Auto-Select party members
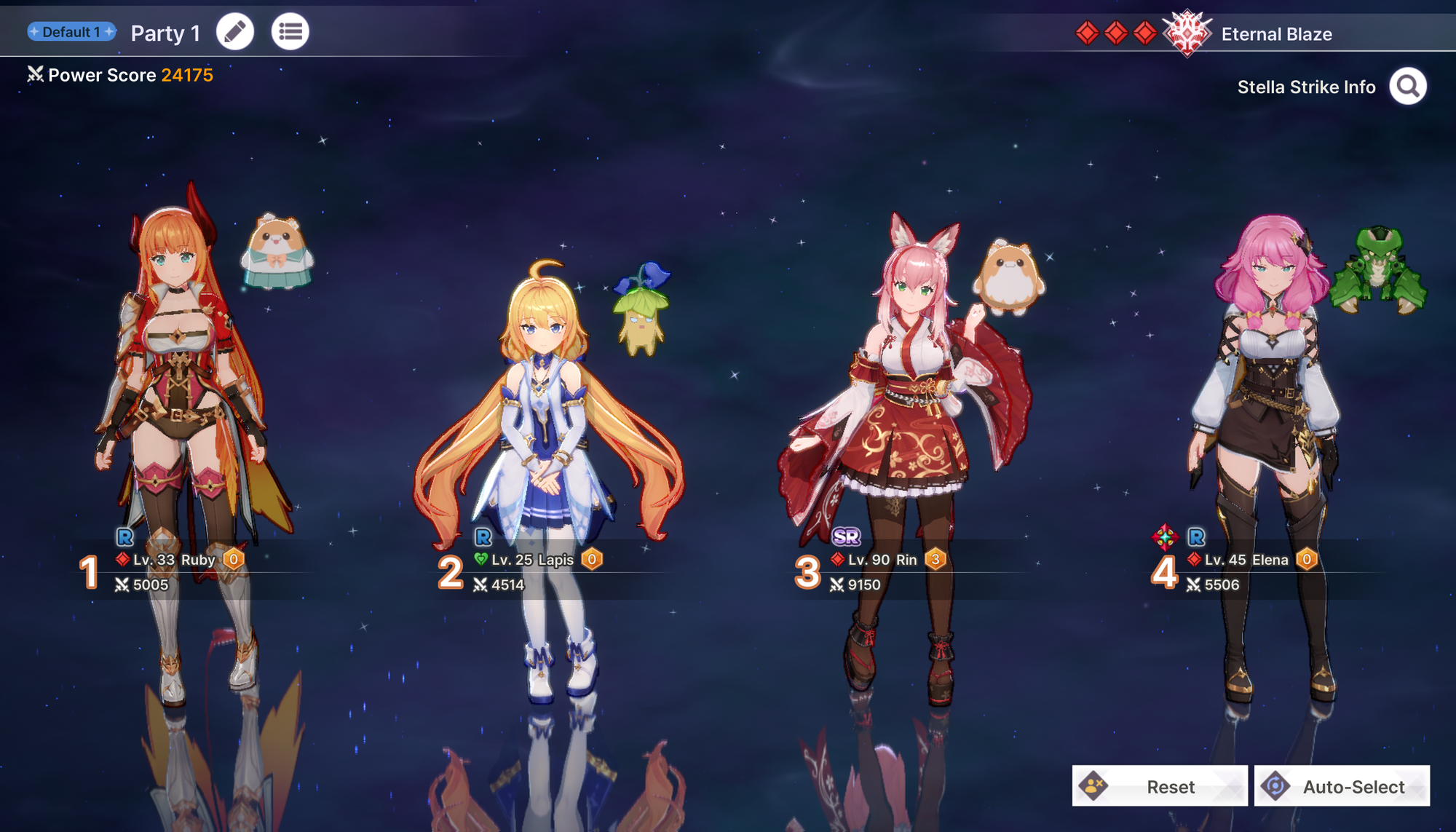This screenshot has width=1456, height=832. [x=1342, y=786]
